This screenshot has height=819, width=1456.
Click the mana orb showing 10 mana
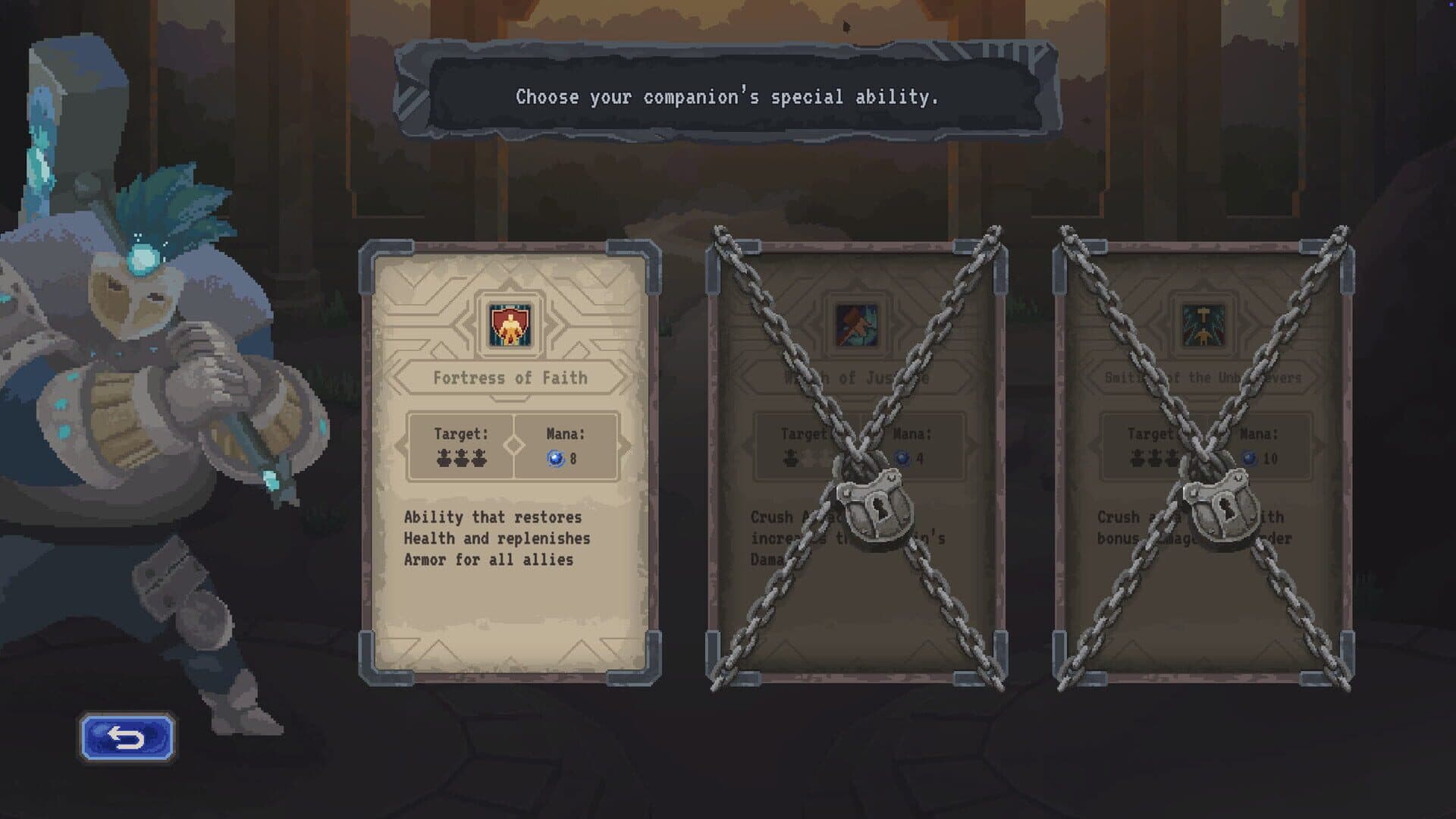(1247, 456)
